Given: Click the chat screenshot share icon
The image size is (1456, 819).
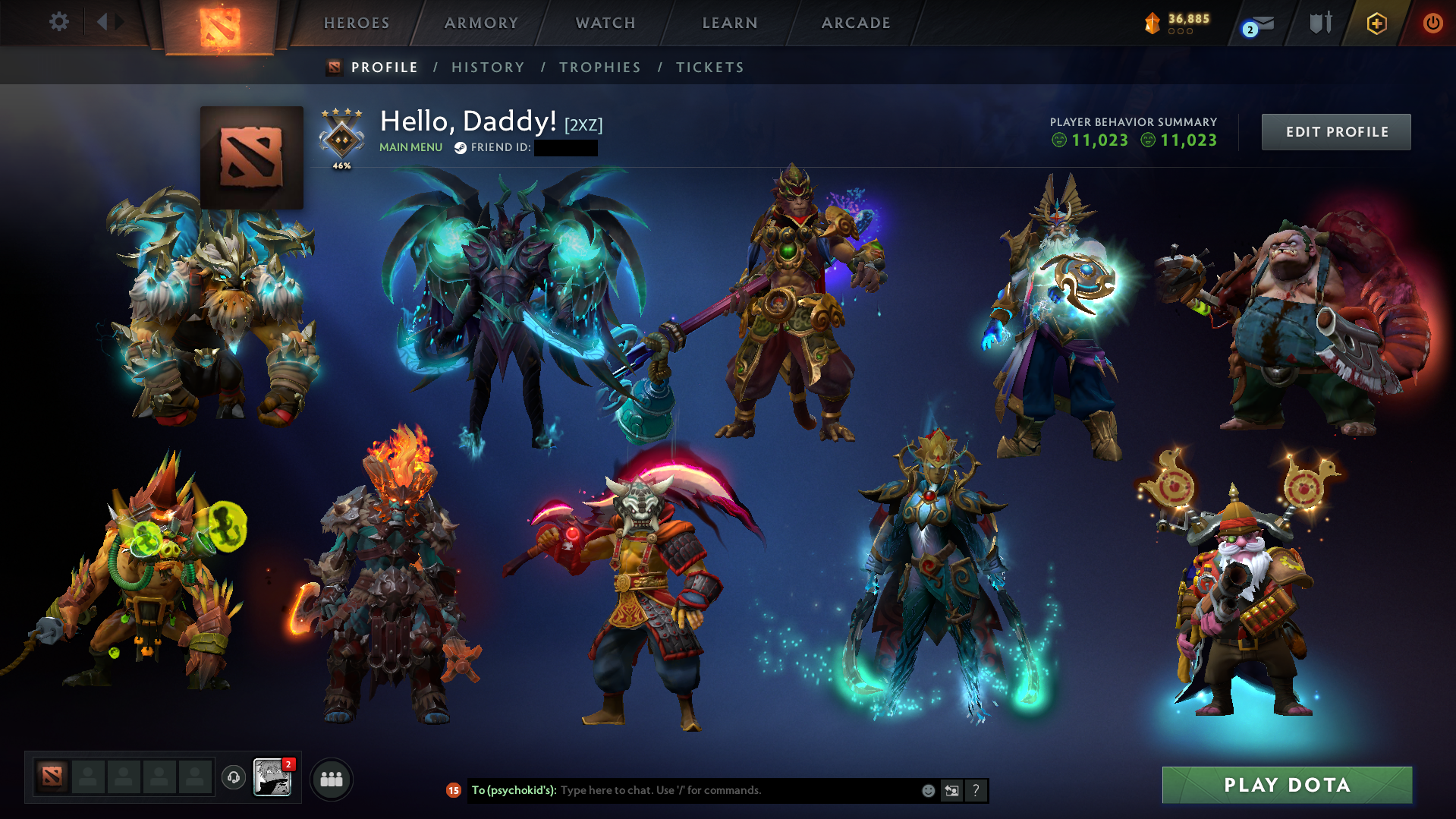Looking at the screenshot, I should [x=951, y=790].
